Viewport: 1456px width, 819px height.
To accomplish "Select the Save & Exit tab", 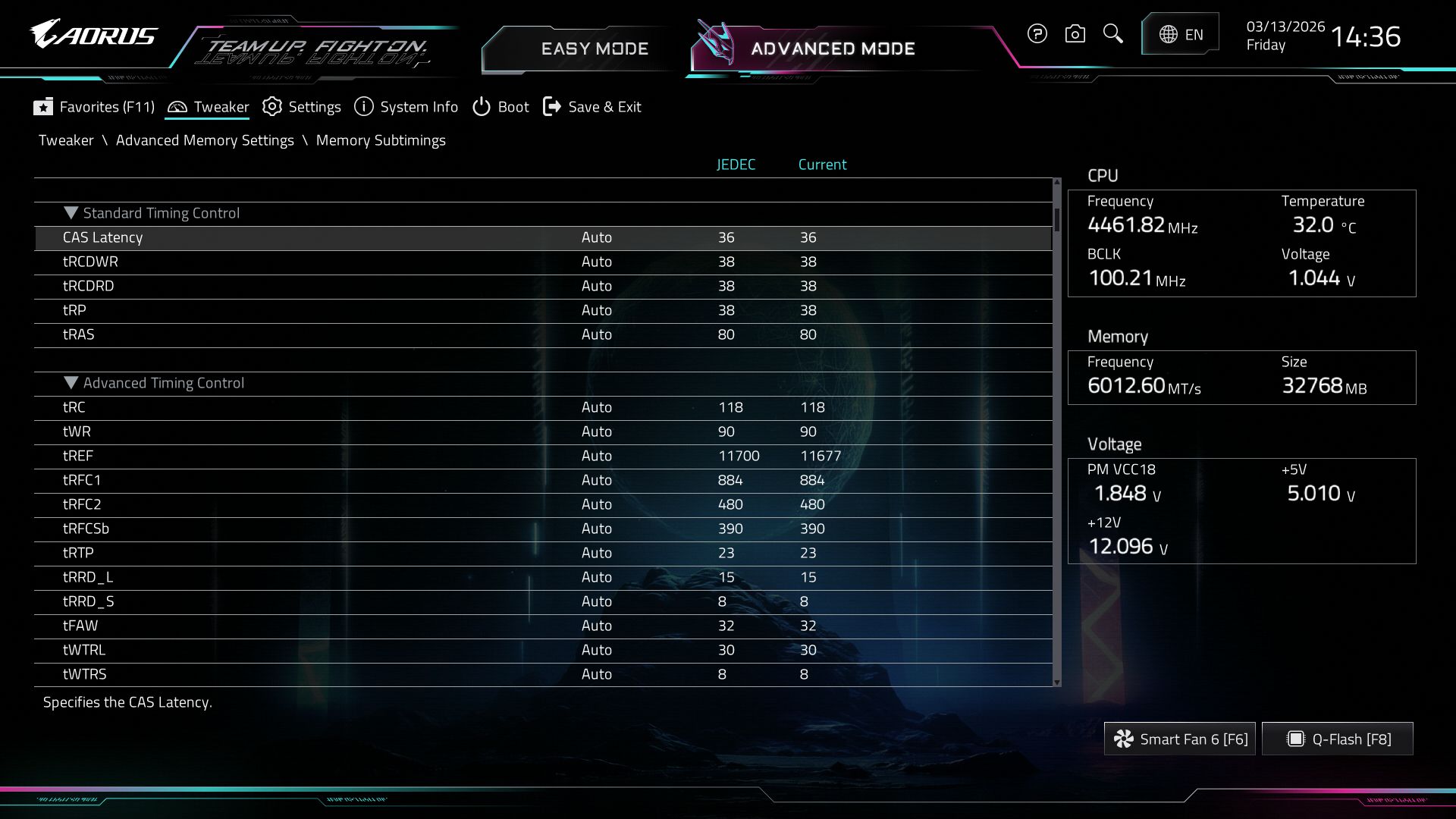I will (x=592, y=107).
